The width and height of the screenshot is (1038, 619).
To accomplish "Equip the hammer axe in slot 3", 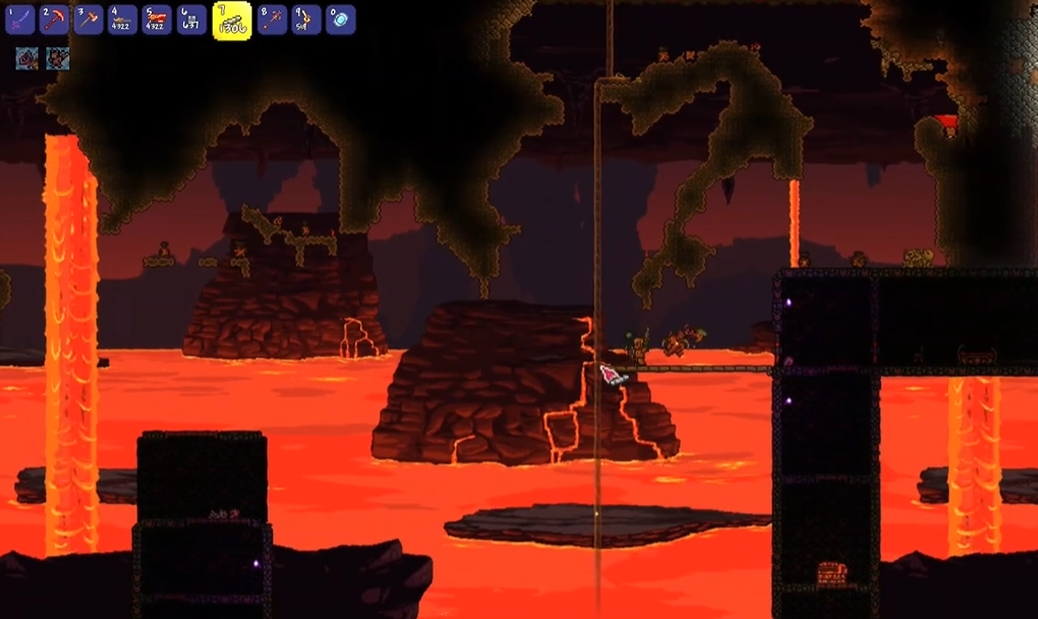I will tap(89, 19).
